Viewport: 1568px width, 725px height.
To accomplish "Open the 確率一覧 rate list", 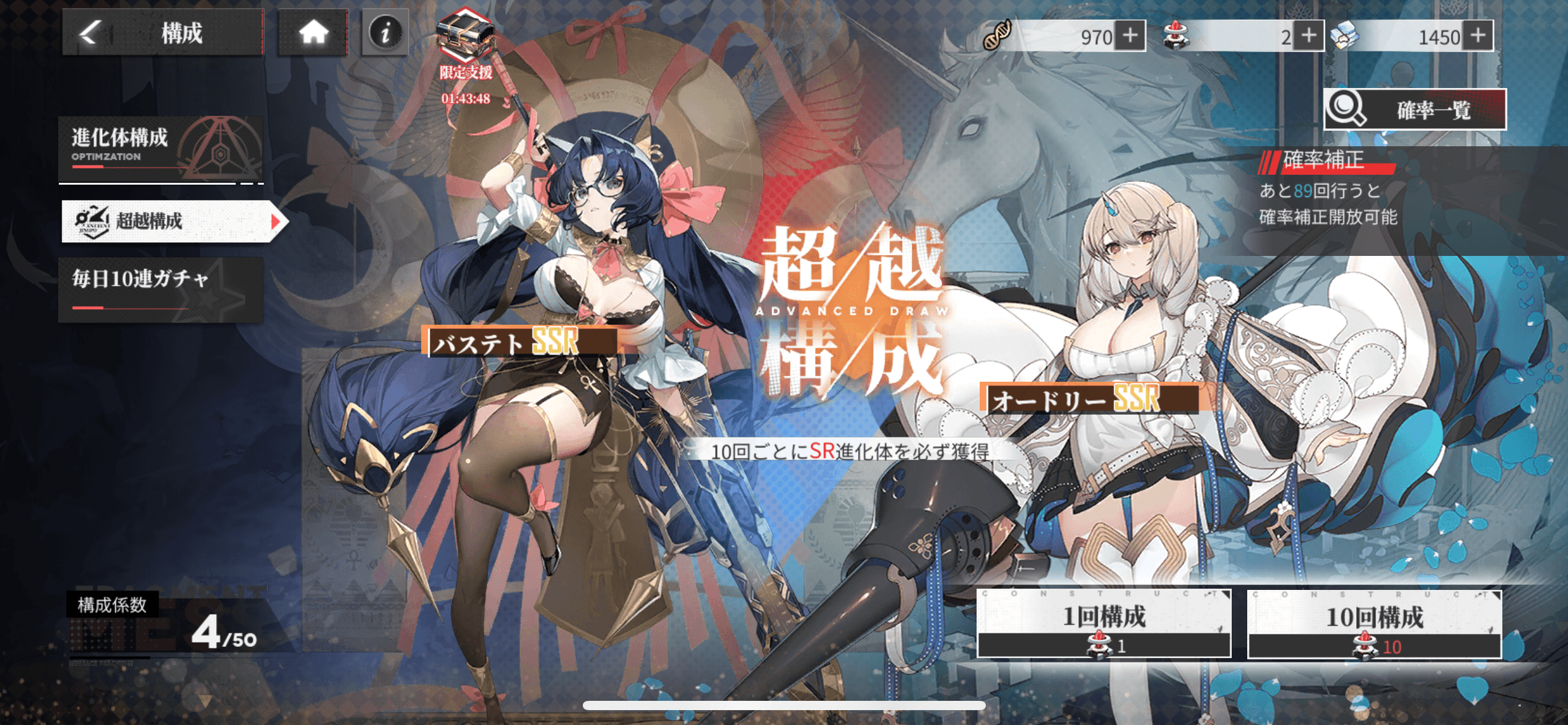I will 1414,110.
